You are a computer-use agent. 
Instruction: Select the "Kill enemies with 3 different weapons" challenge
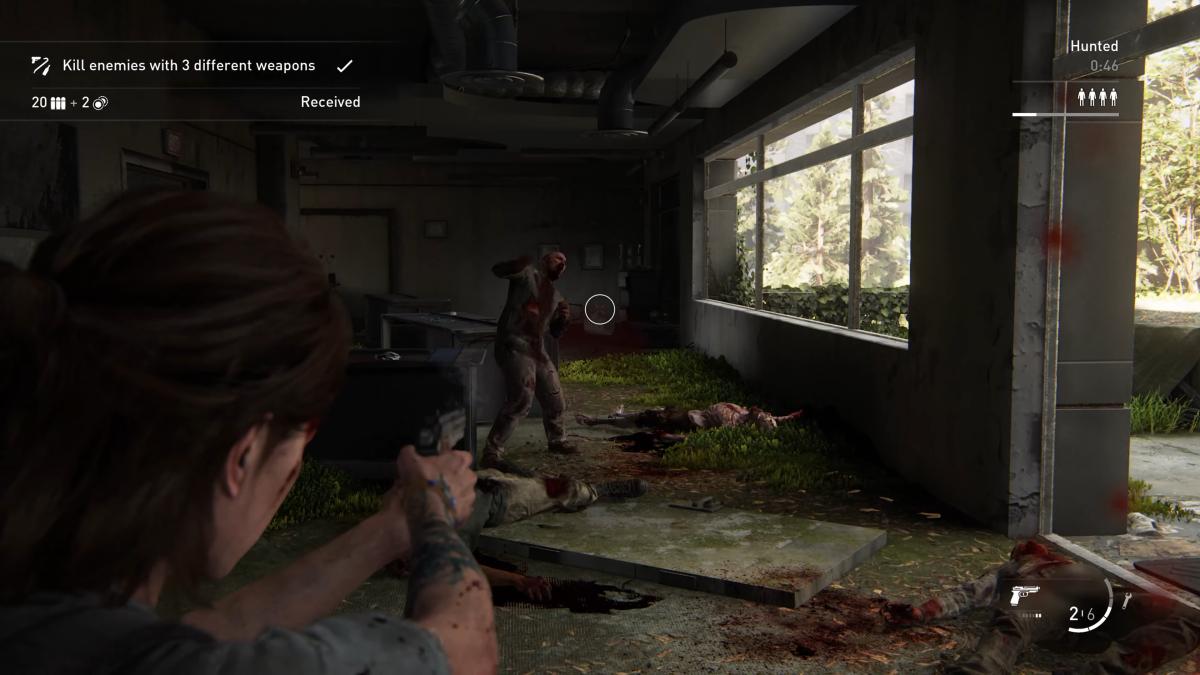(188, 66)
